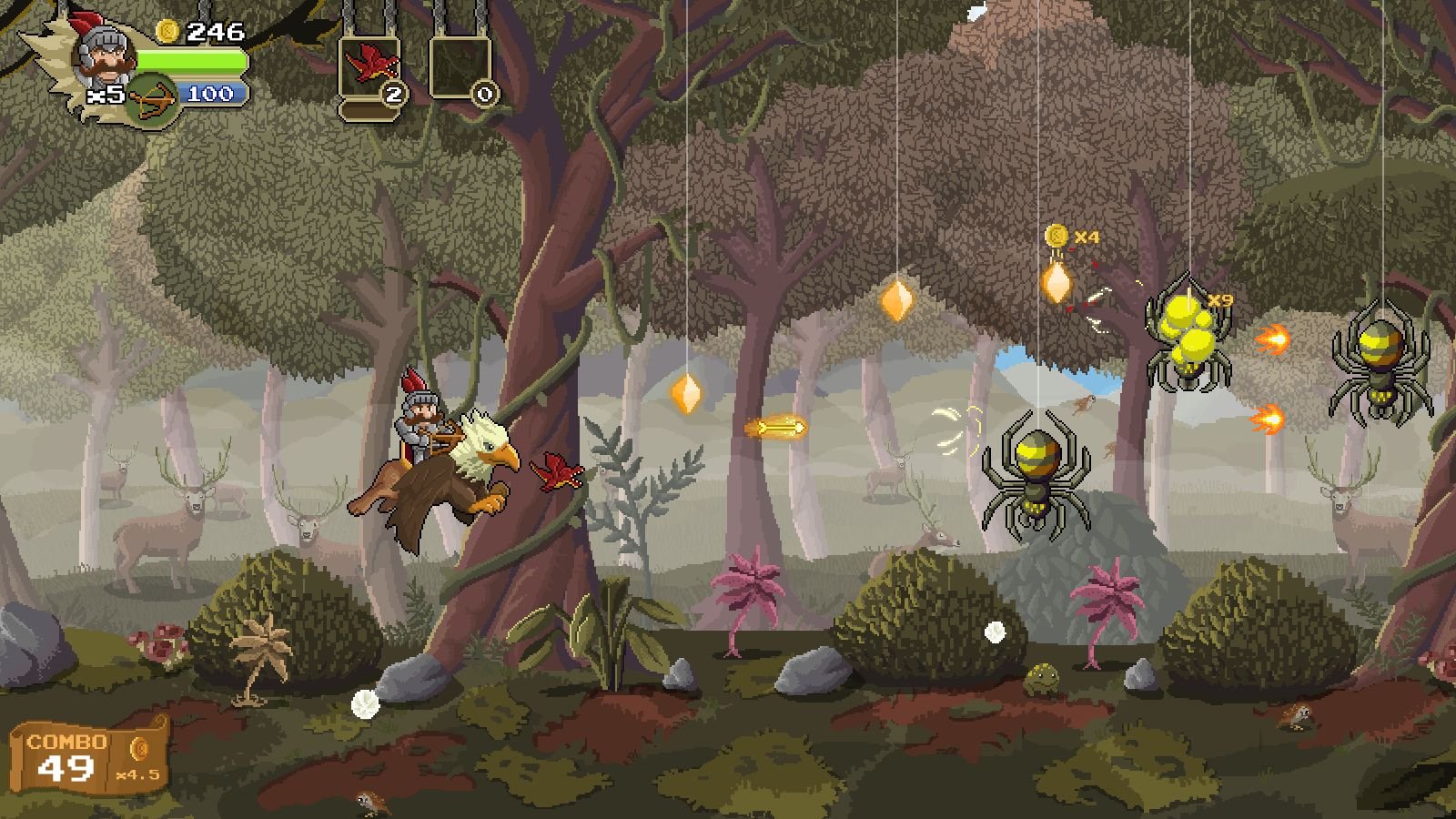Click the gold coin icon beside 246

coord(167,30)
